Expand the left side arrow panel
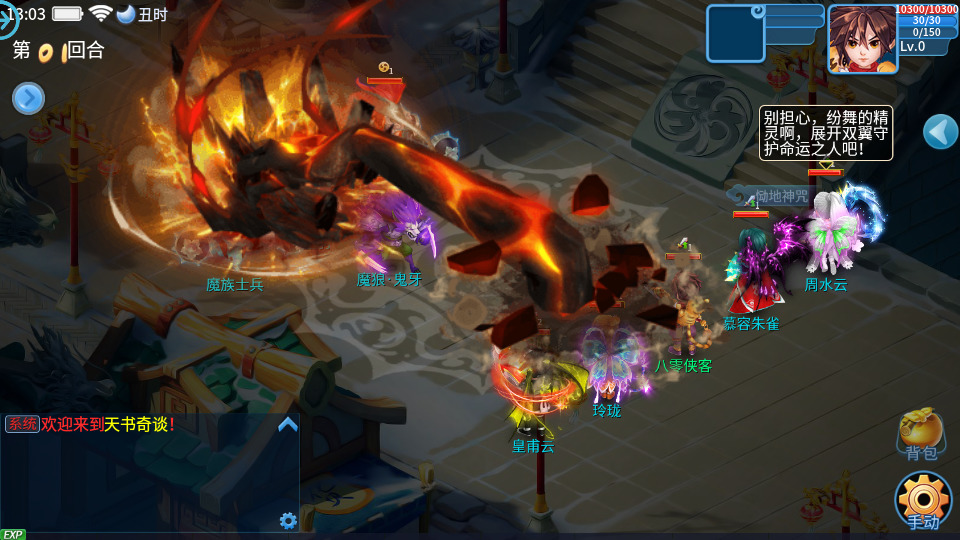Viewport: 960px width, 540px height. coord(28,98)
